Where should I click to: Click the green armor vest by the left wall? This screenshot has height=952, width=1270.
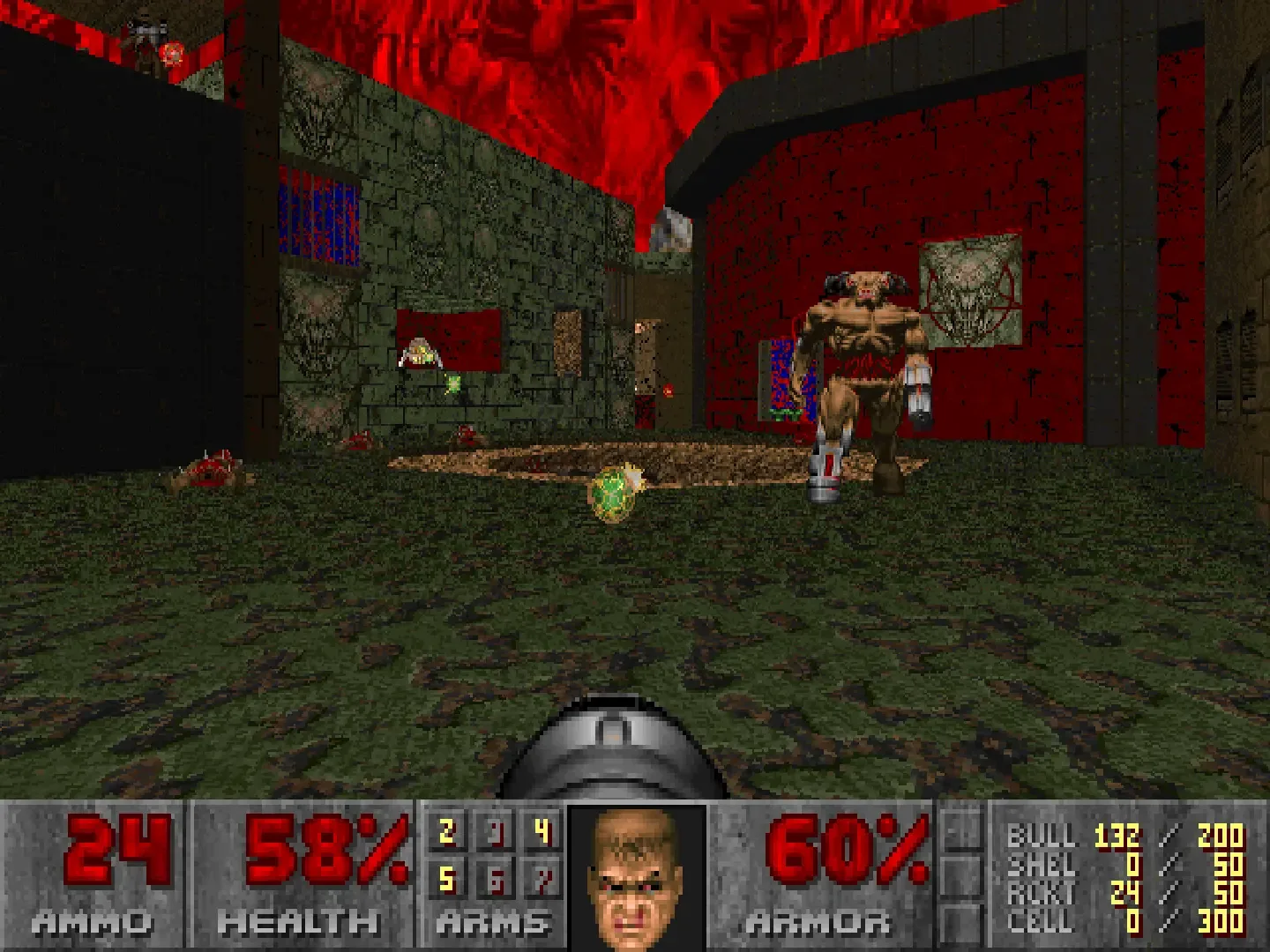(454, 383)
